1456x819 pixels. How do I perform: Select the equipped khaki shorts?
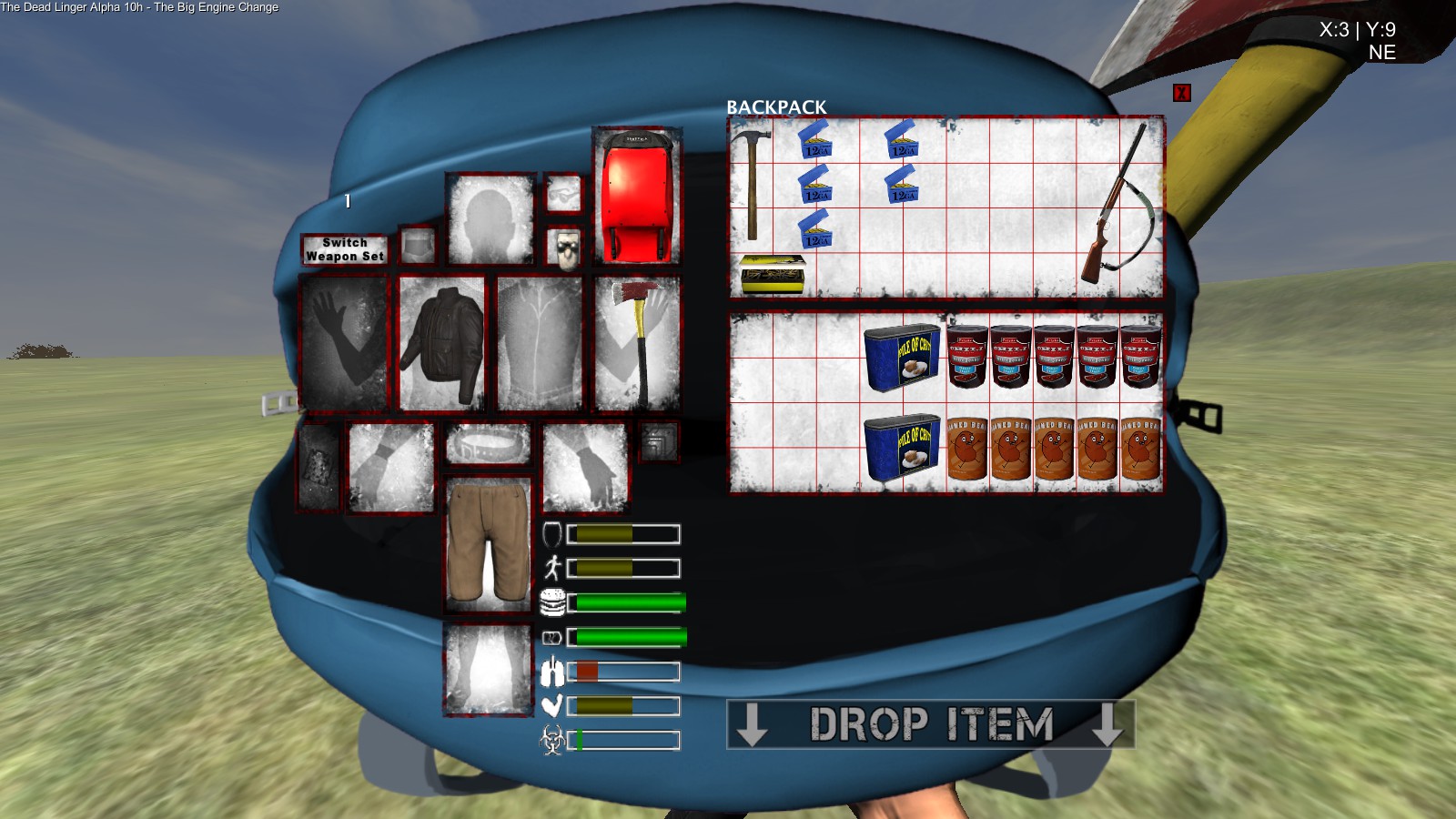(x=489, y=543)
